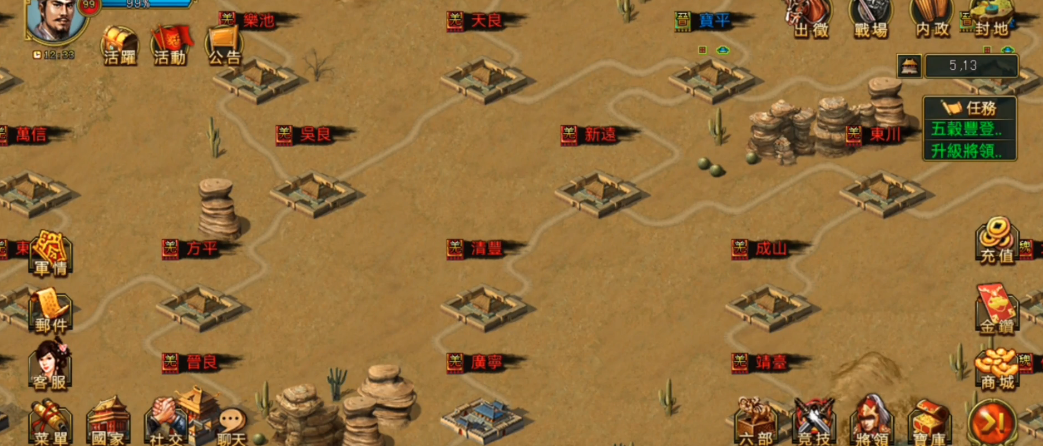1043x446 pixels.
Task: Open the 充值 recharge coins icon
Action: 996,240
